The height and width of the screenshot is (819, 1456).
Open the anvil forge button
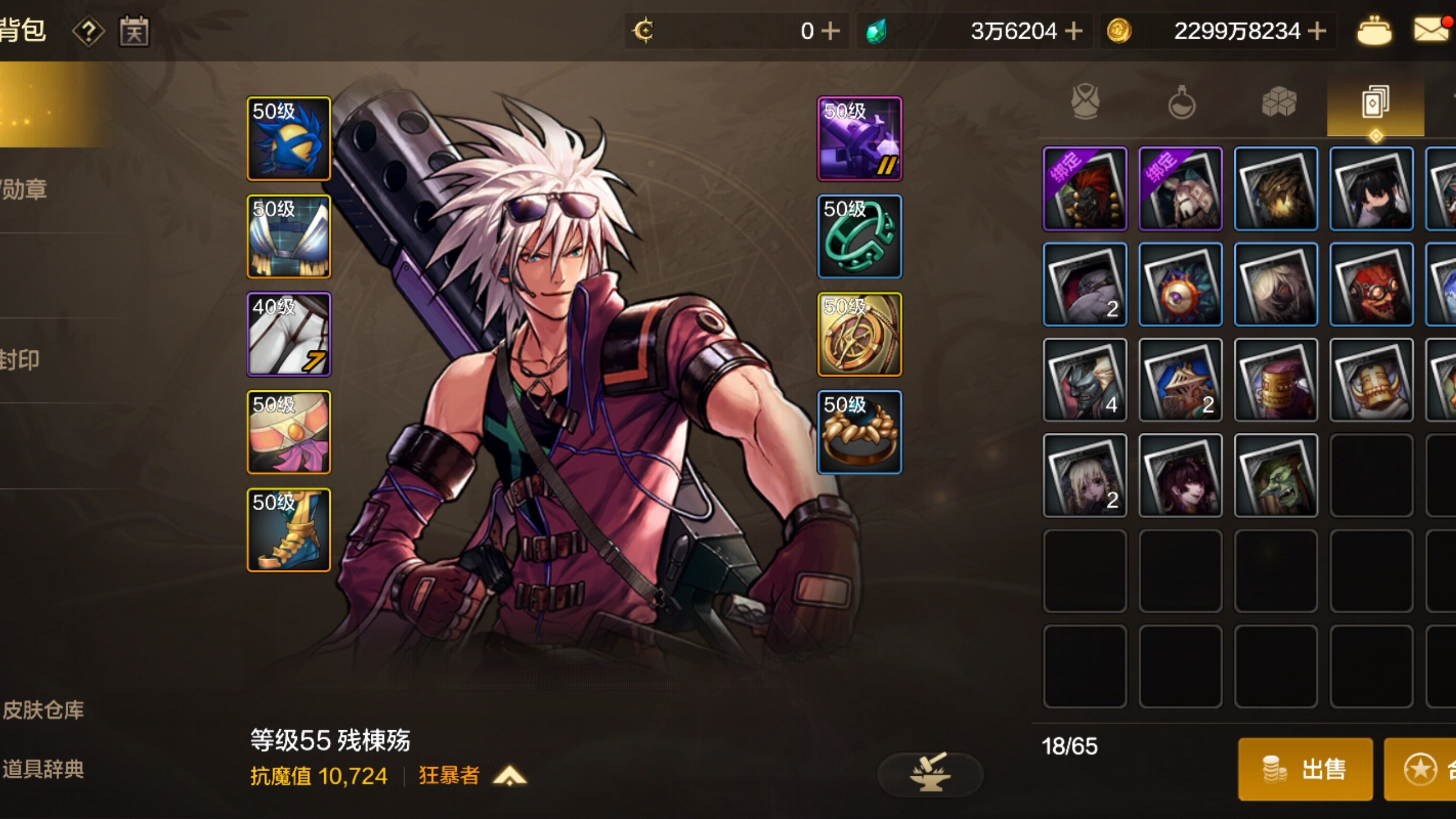pos(930,773)
